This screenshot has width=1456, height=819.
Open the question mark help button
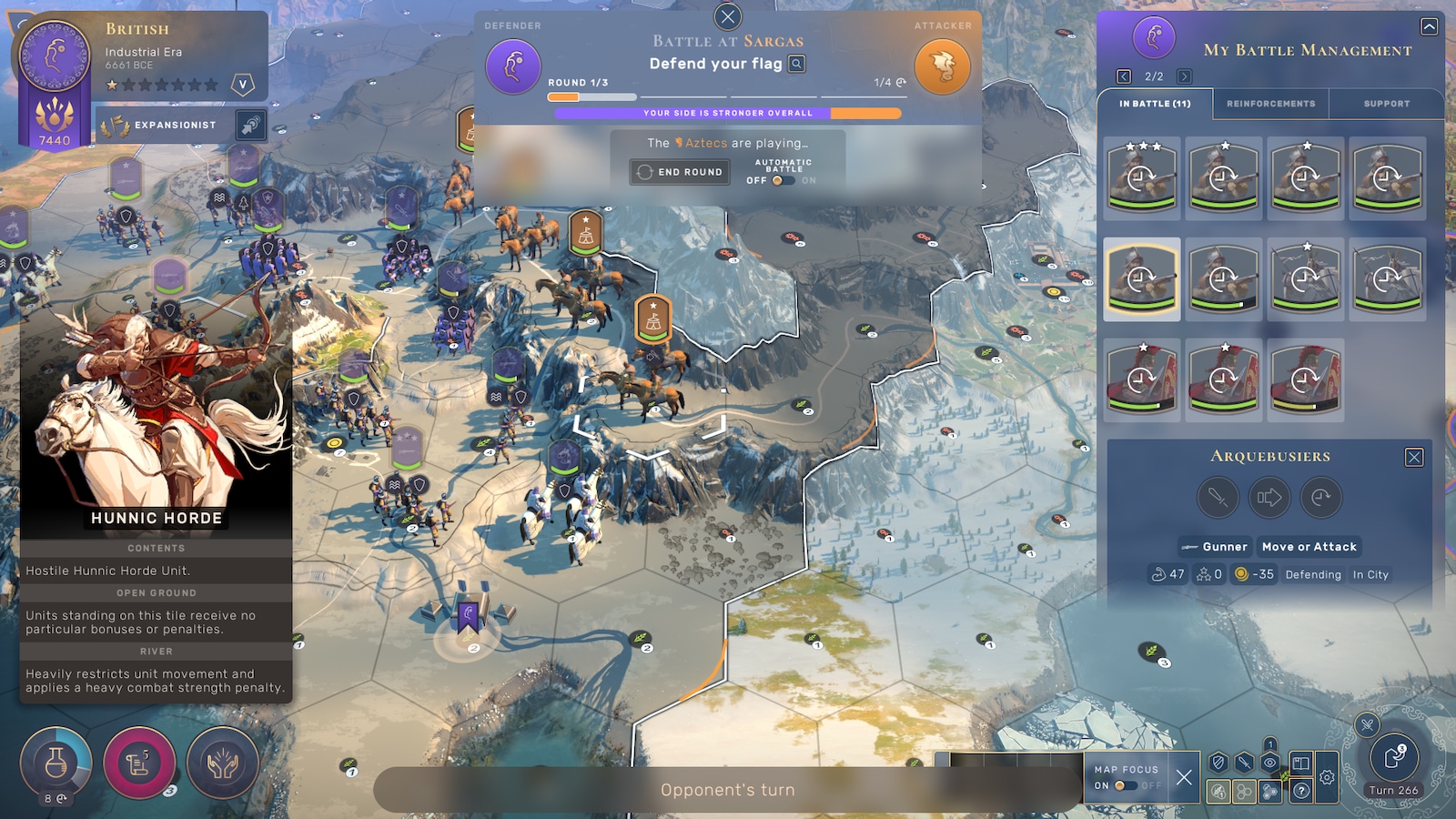1301,791
